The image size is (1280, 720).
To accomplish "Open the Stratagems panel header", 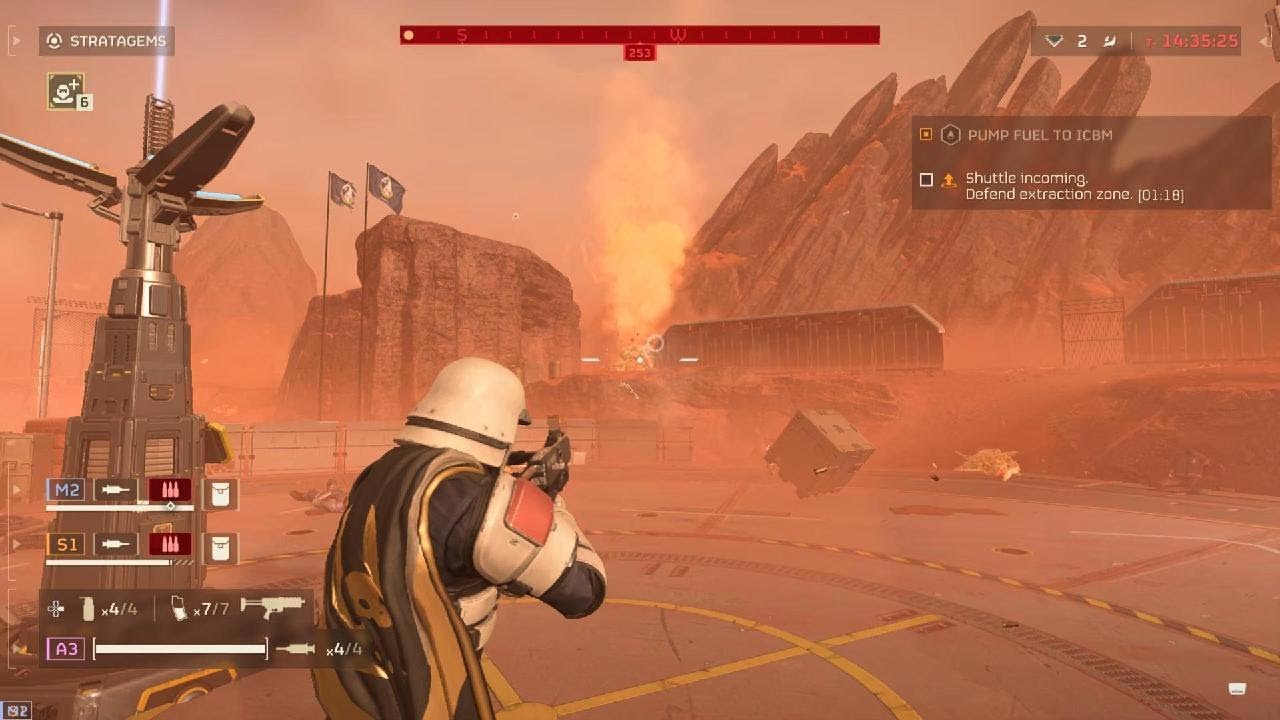I will (107, 41).
